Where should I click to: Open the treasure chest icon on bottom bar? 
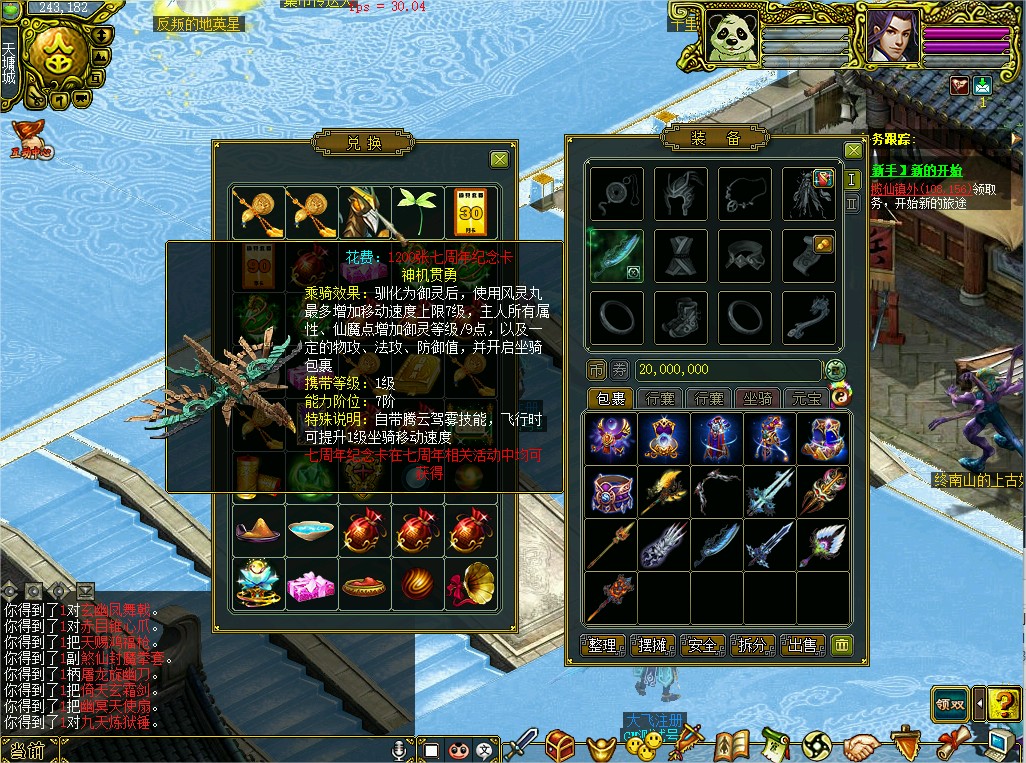click(x=560, y=745)
